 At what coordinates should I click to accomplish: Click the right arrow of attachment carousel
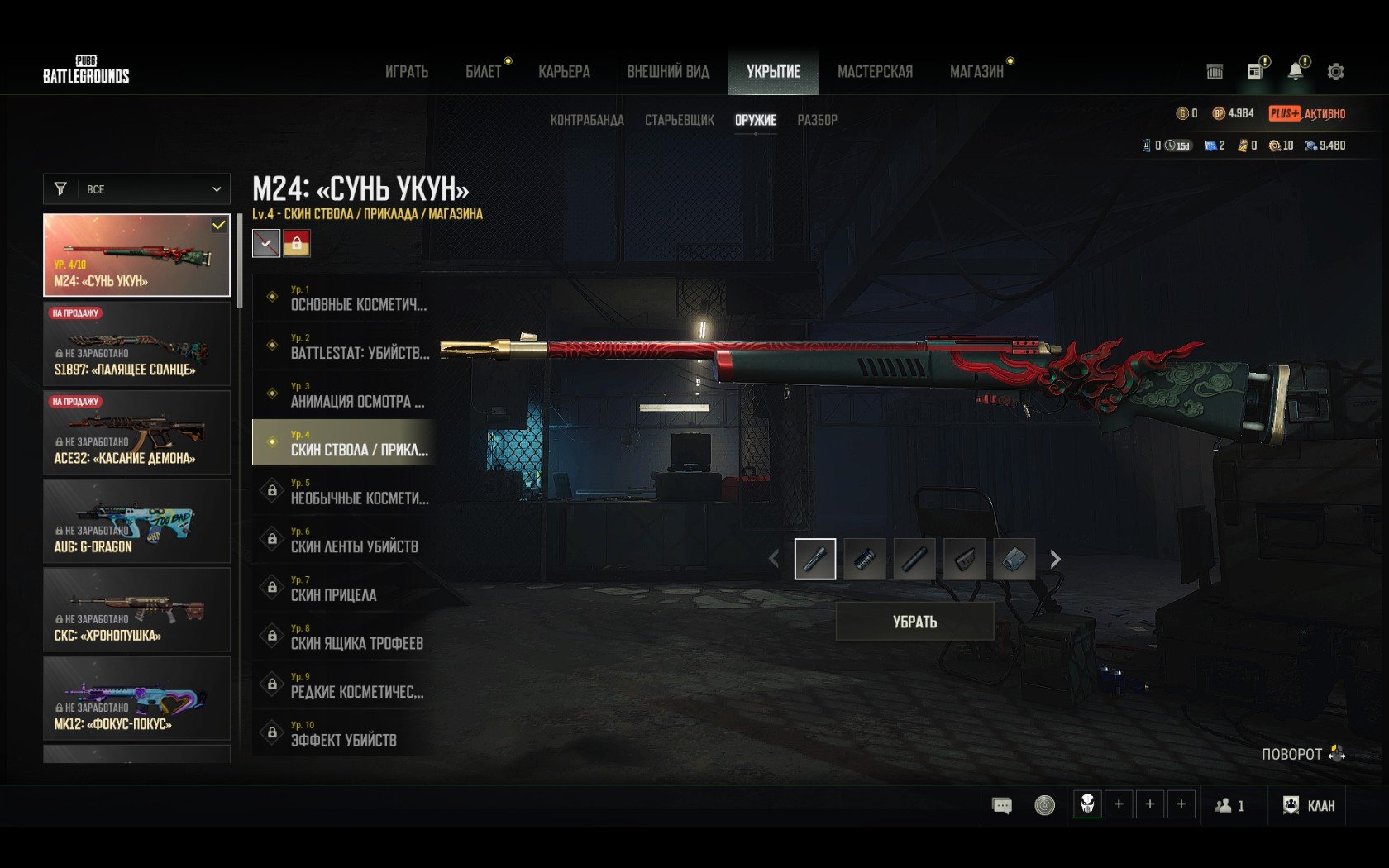tap(1055, 560)
